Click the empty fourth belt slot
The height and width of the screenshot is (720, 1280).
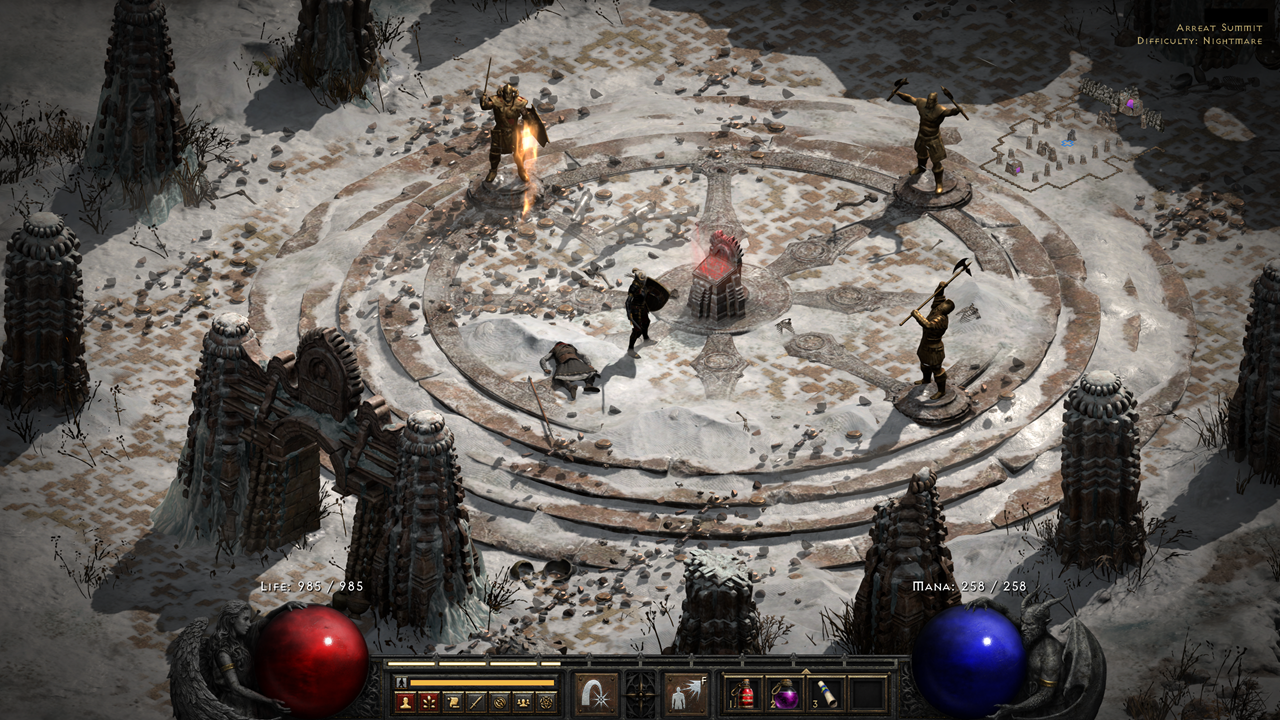coord(866,692)
